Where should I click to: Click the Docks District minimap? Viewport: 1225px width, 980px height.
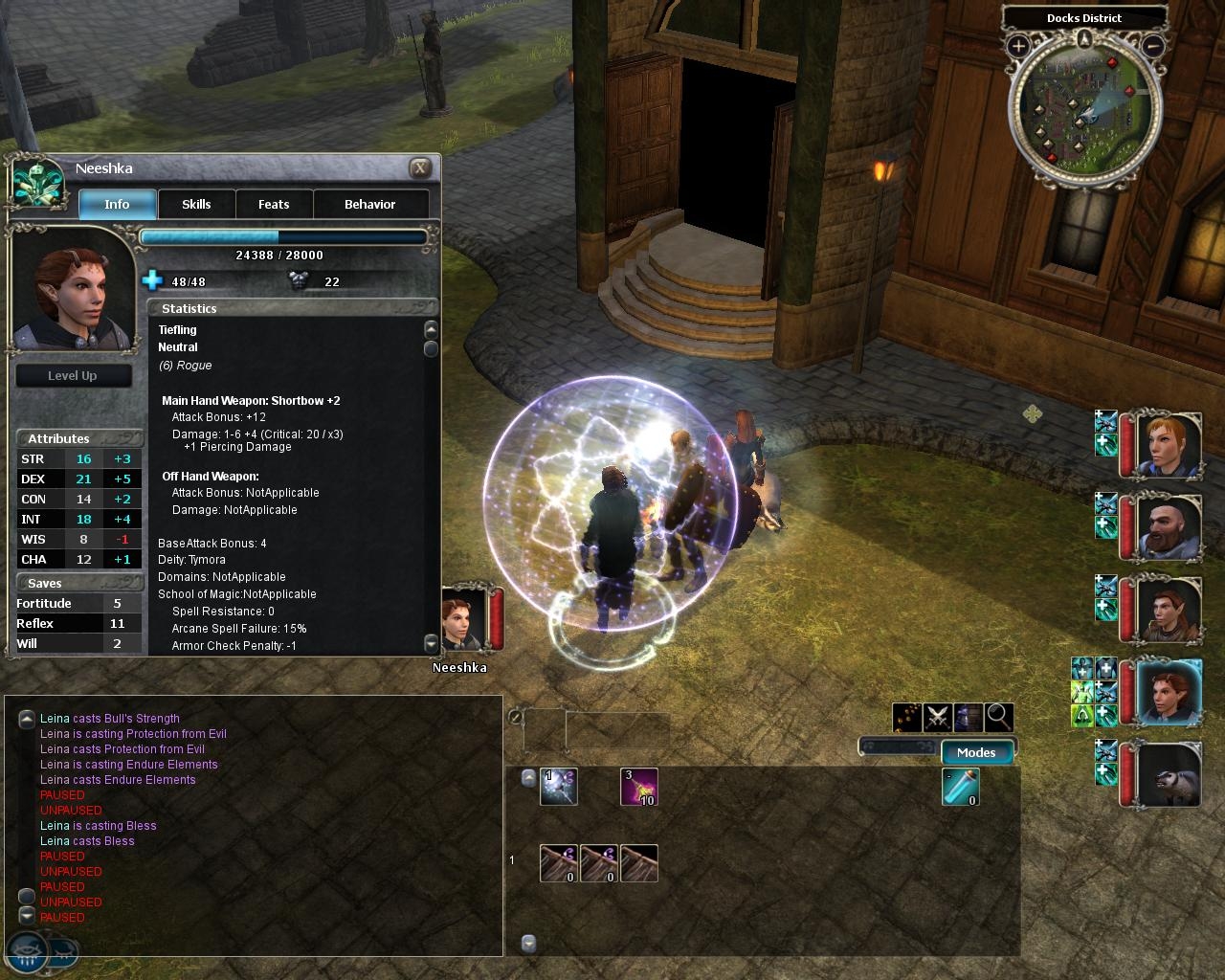pos(1085,107)
